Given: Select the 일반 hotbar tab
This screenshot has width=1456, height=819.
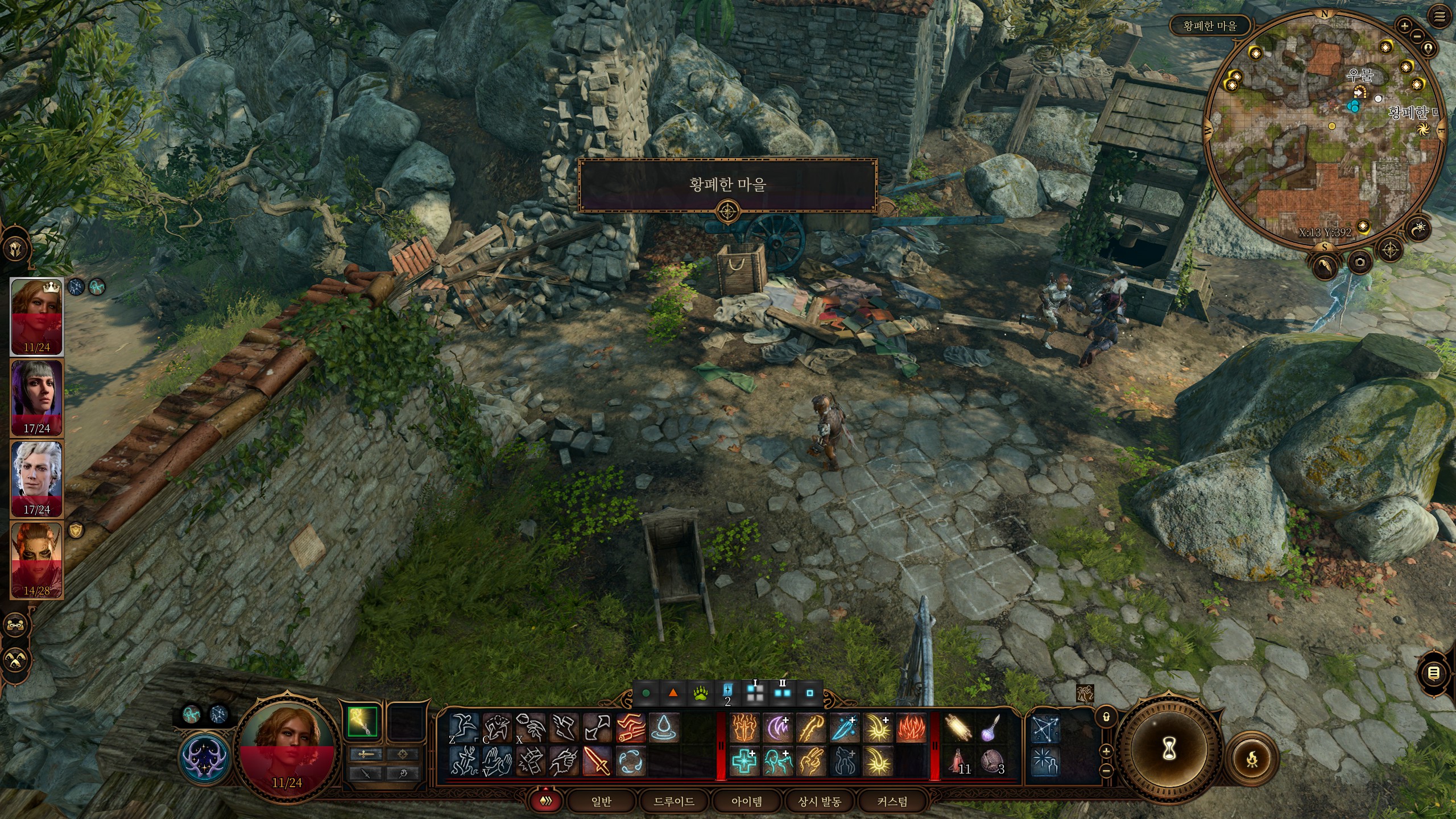Looking at the screenshot, I should click(601, 801).
